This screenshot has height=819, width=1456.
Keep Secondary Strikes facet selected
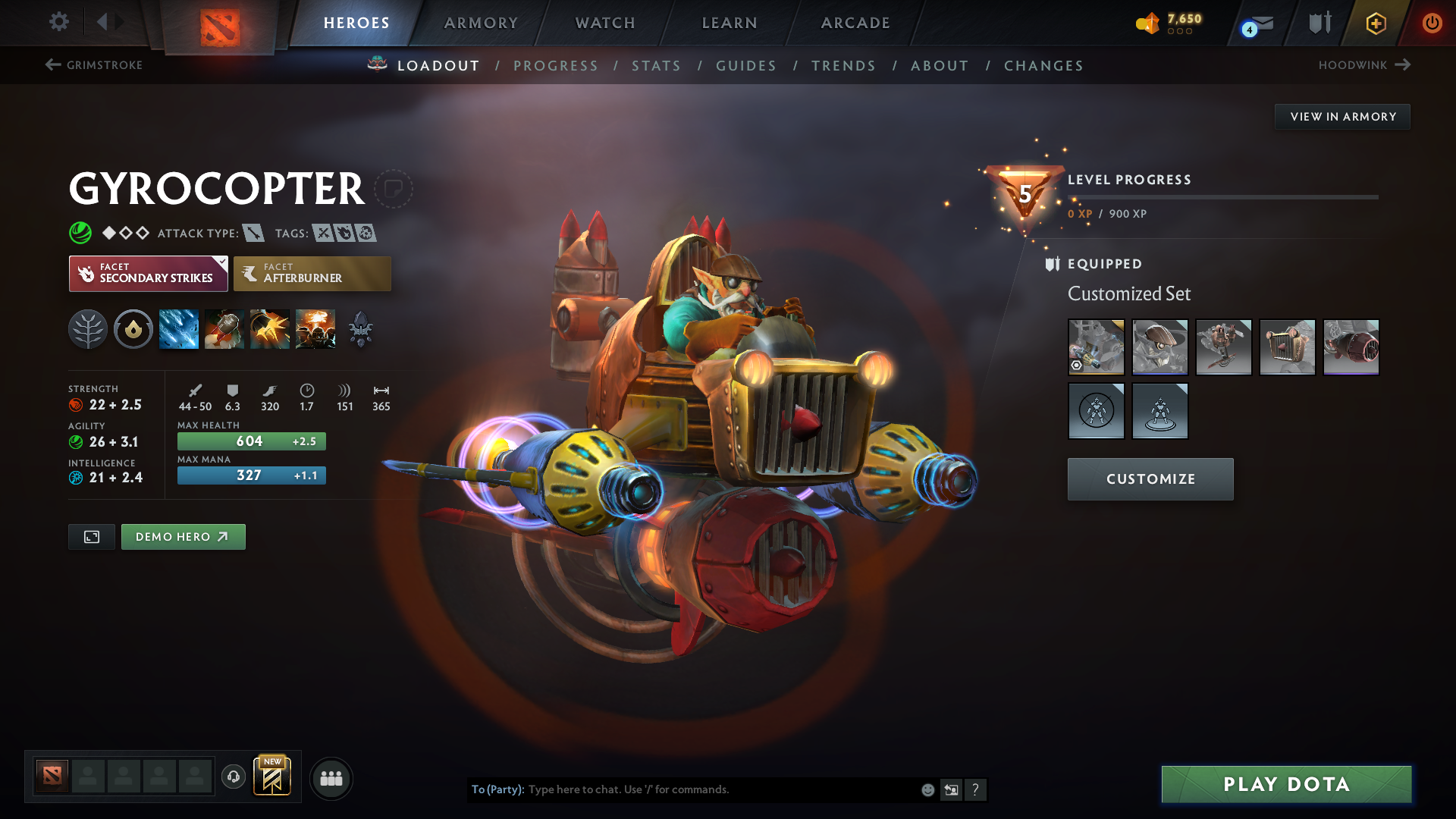(148, 273)
